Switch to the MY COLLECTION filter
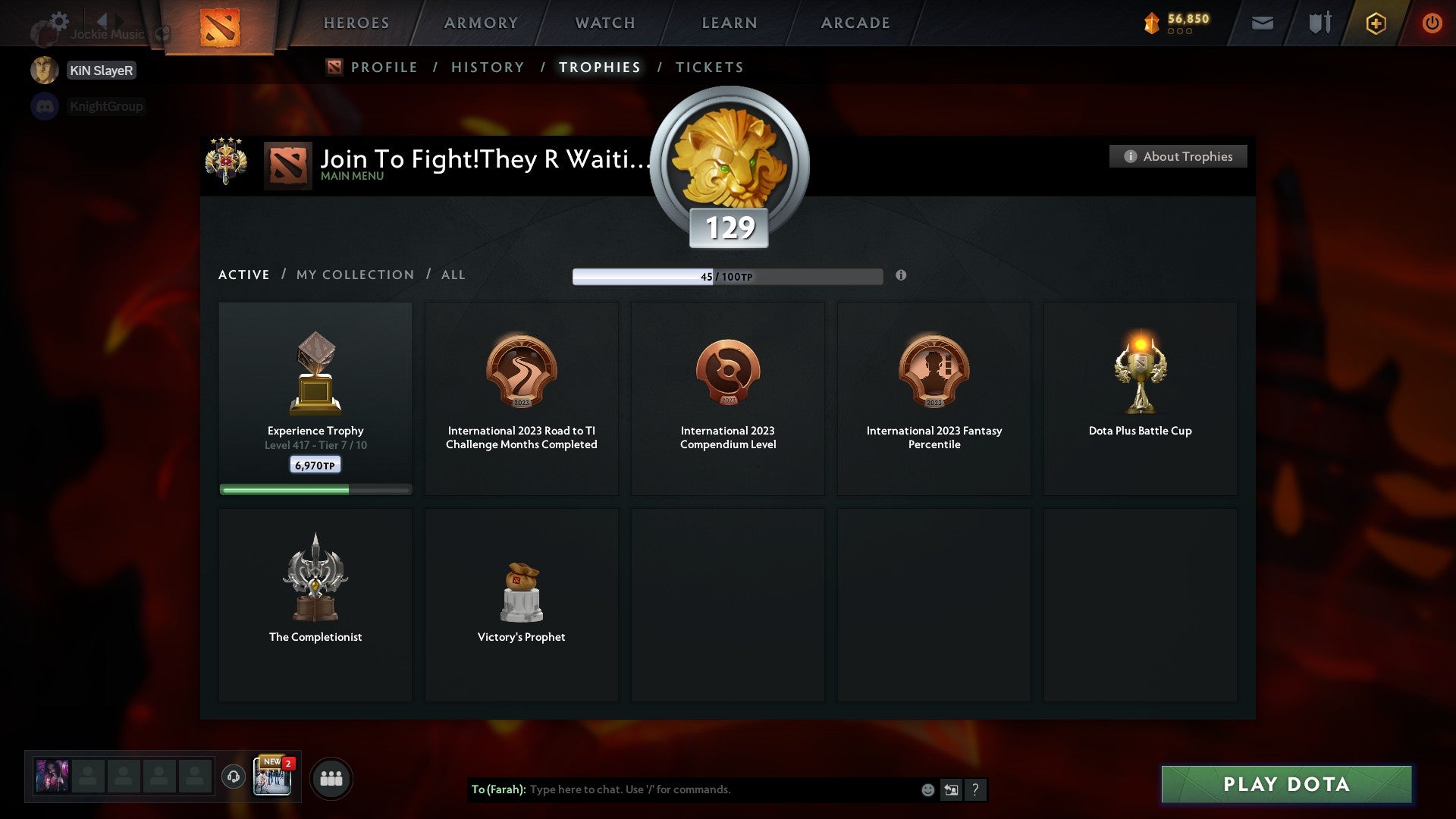Screen dimensions: 1456x819 353,275
